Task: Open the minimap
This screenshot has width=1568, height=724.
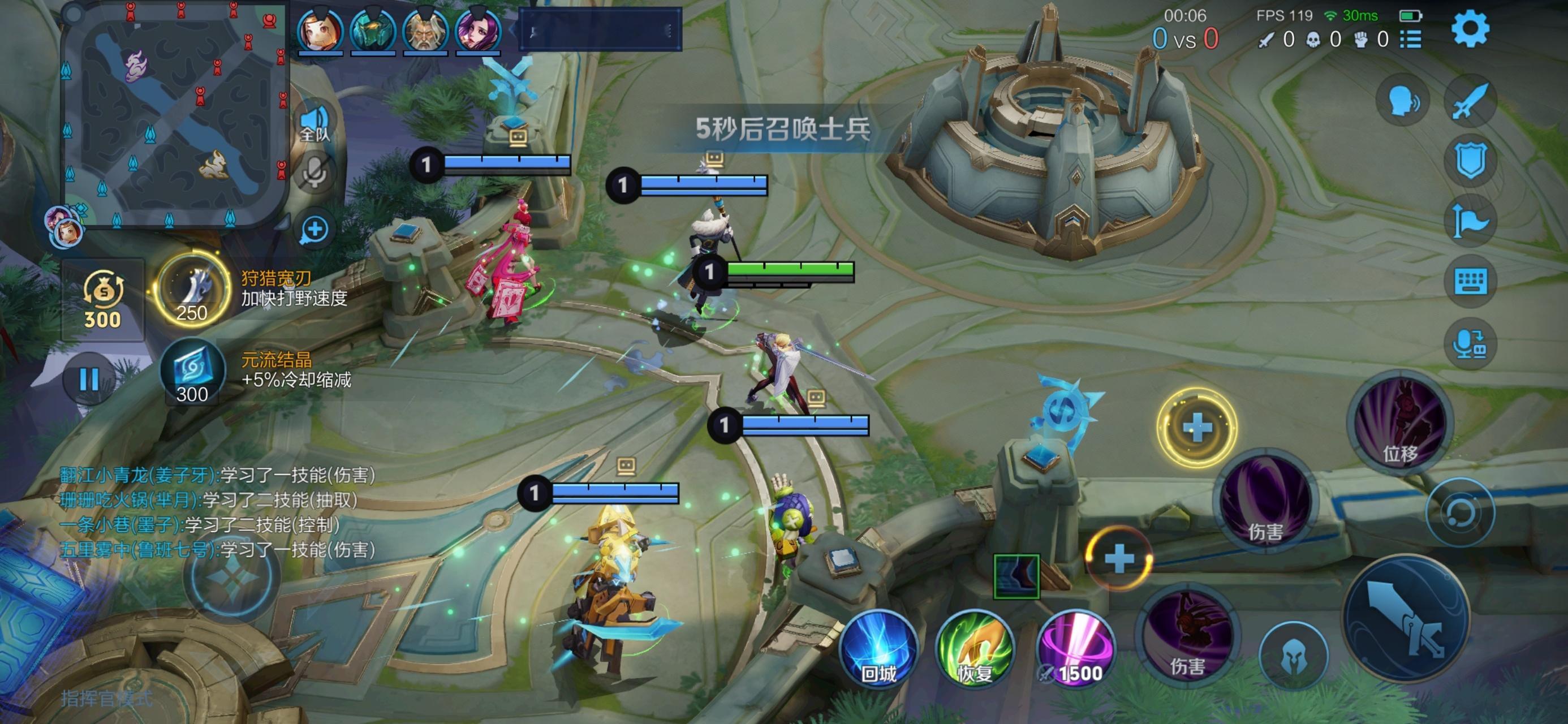Action: click(175, 116)
